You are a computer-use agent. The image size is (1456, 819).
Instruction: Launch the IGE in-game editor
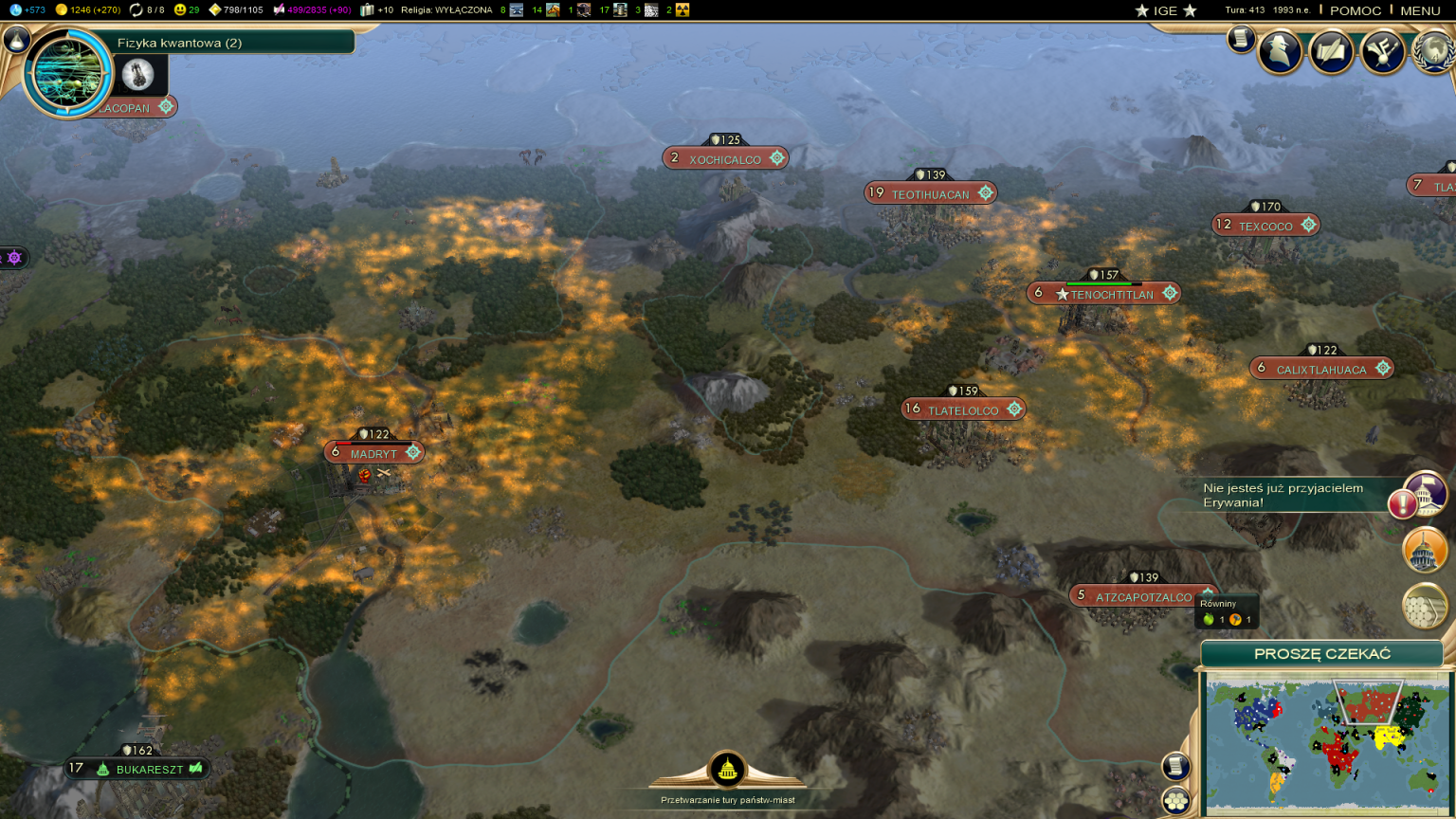[1165, 10]
